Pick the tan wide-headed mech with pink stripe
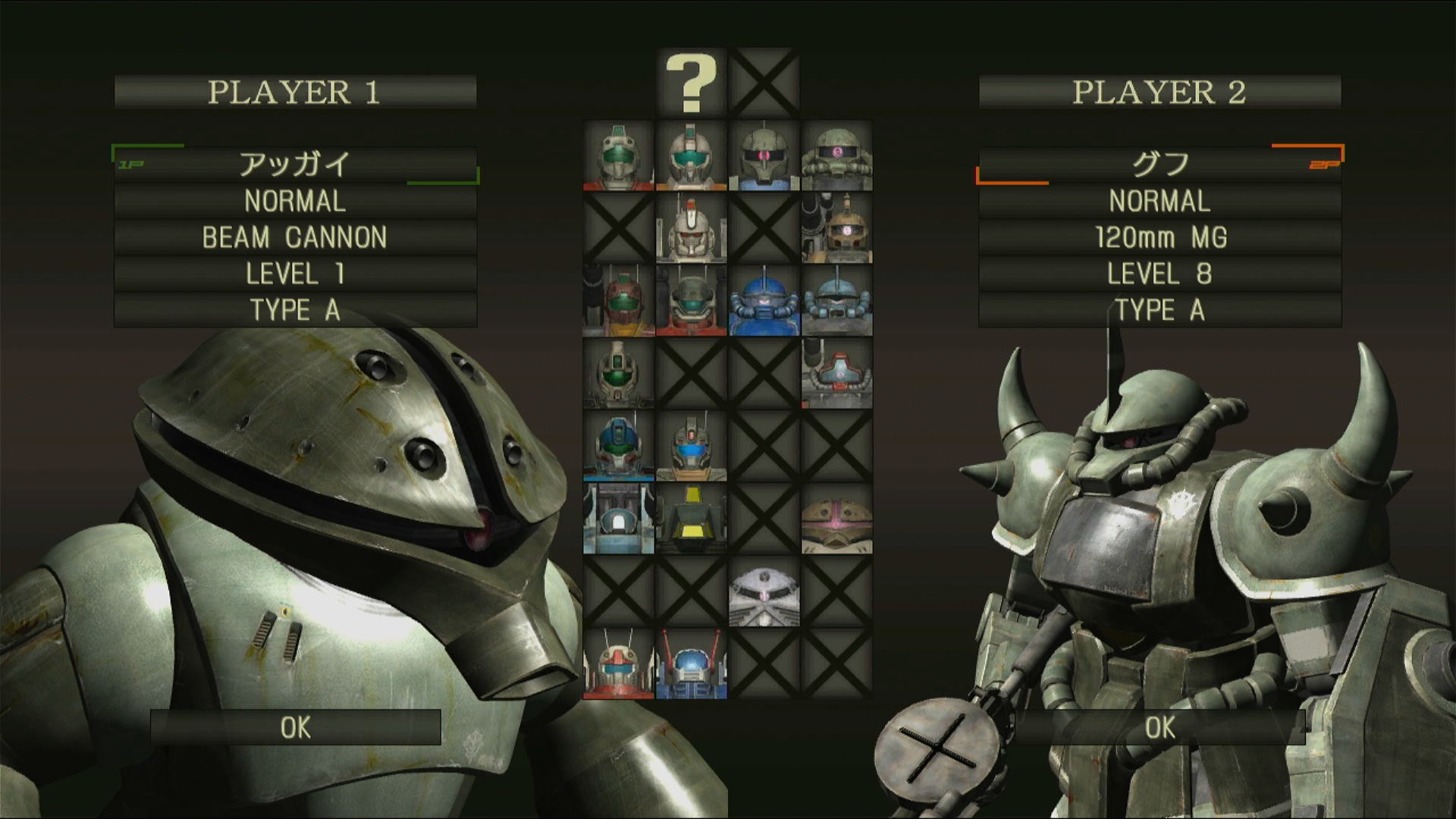The height and width of the screenshot is (819, 1456). pyautogui.click(x=836, y=519)
